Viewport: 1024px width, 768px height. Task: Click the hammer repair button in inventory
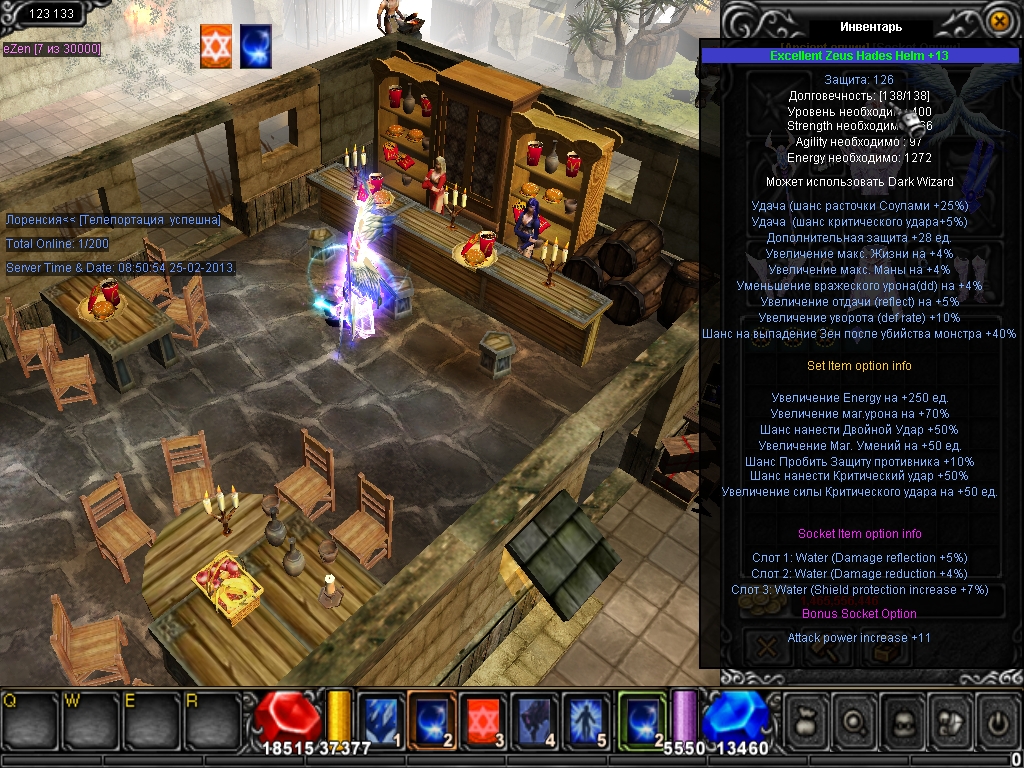[x=820, y=647]
